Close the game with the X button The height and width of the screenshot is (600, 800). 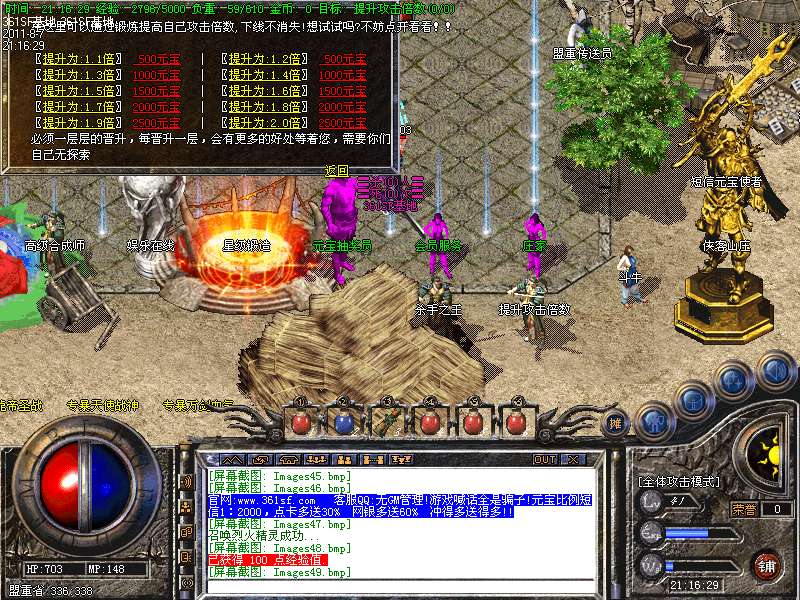pos(573,460)
